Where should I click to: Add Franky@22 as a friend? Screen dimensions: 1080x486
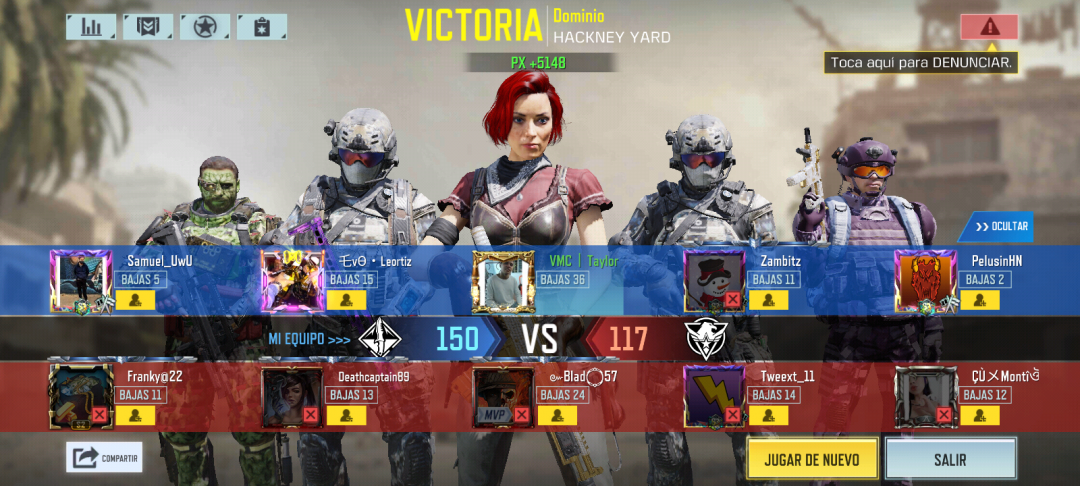pyautogui.click(x=135, y=414)
